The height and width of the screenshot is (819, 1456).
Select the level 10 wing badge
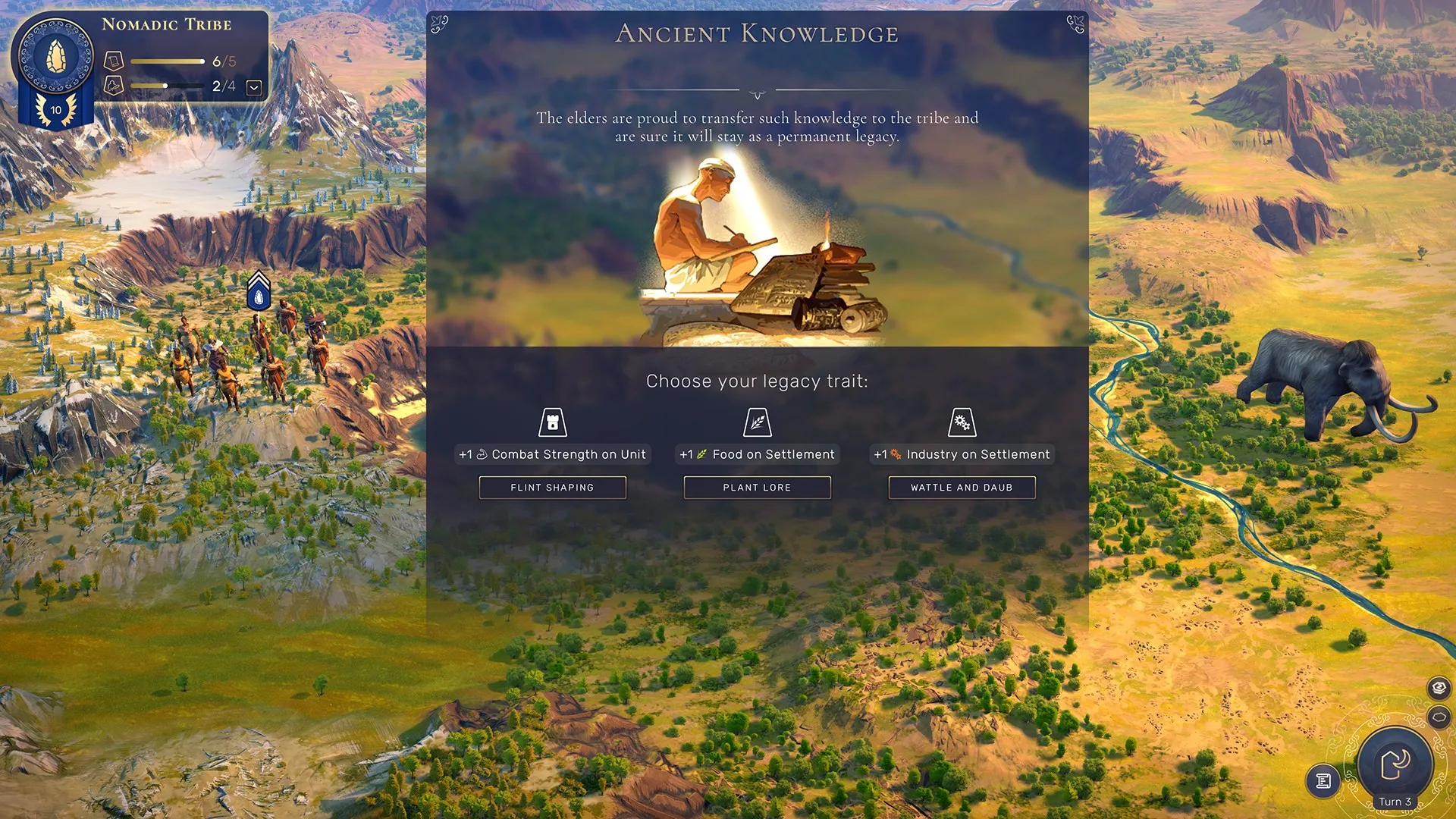54,109
